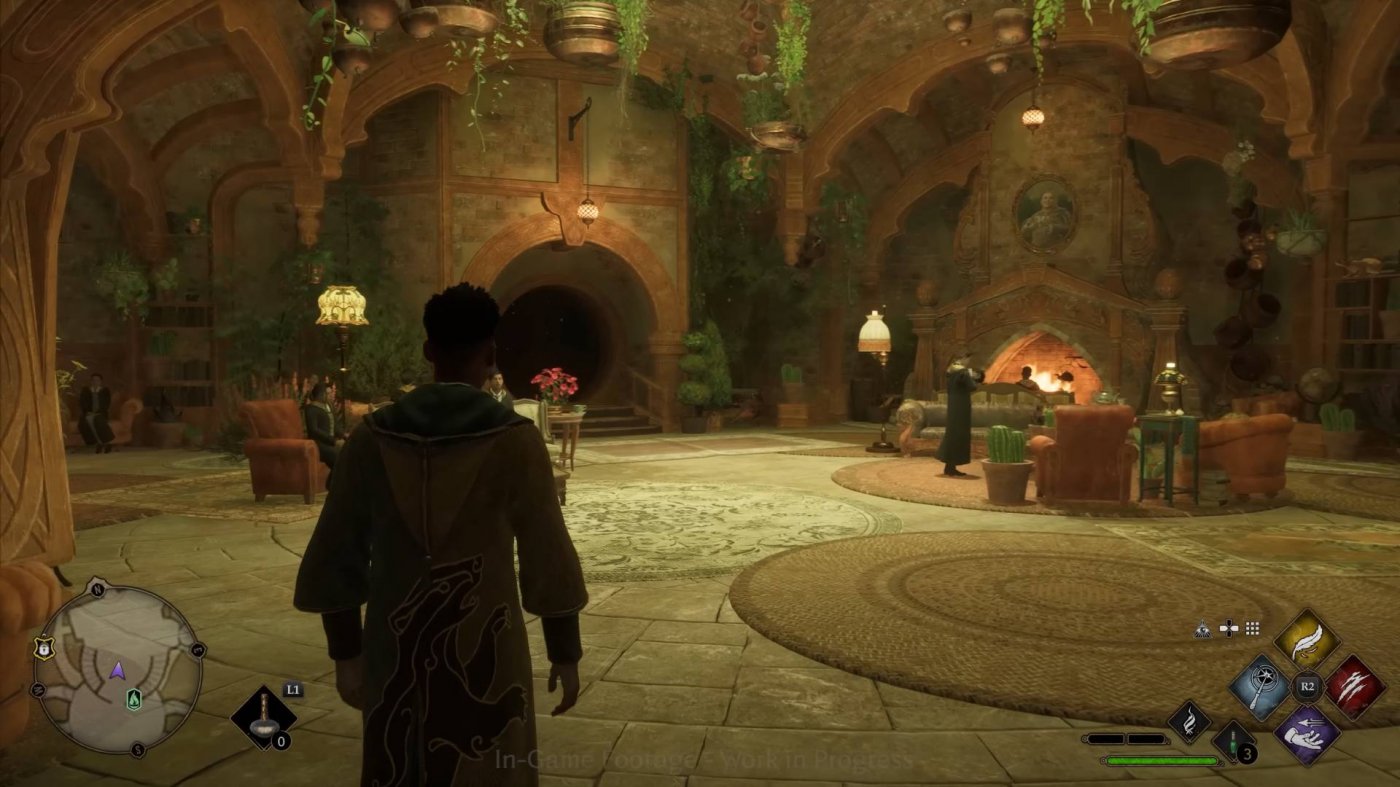Click the ancient magic meter segments

pos(1126,738)
